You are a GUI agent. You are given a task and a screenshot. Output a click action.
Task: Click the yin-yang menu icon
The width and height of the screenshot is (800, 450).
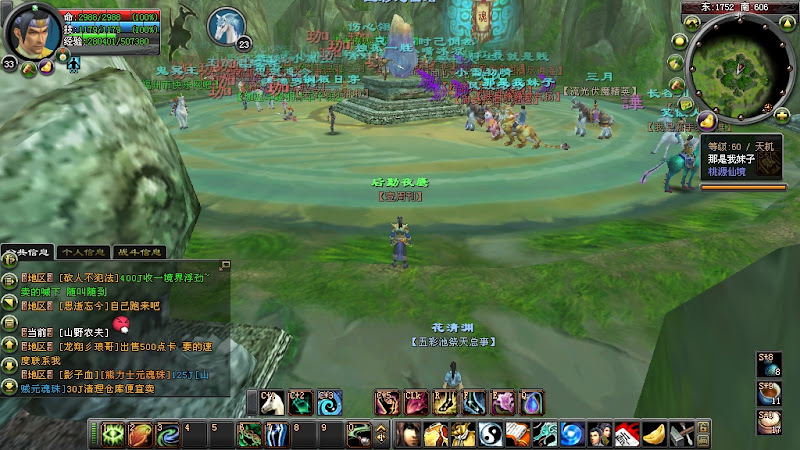490,435
